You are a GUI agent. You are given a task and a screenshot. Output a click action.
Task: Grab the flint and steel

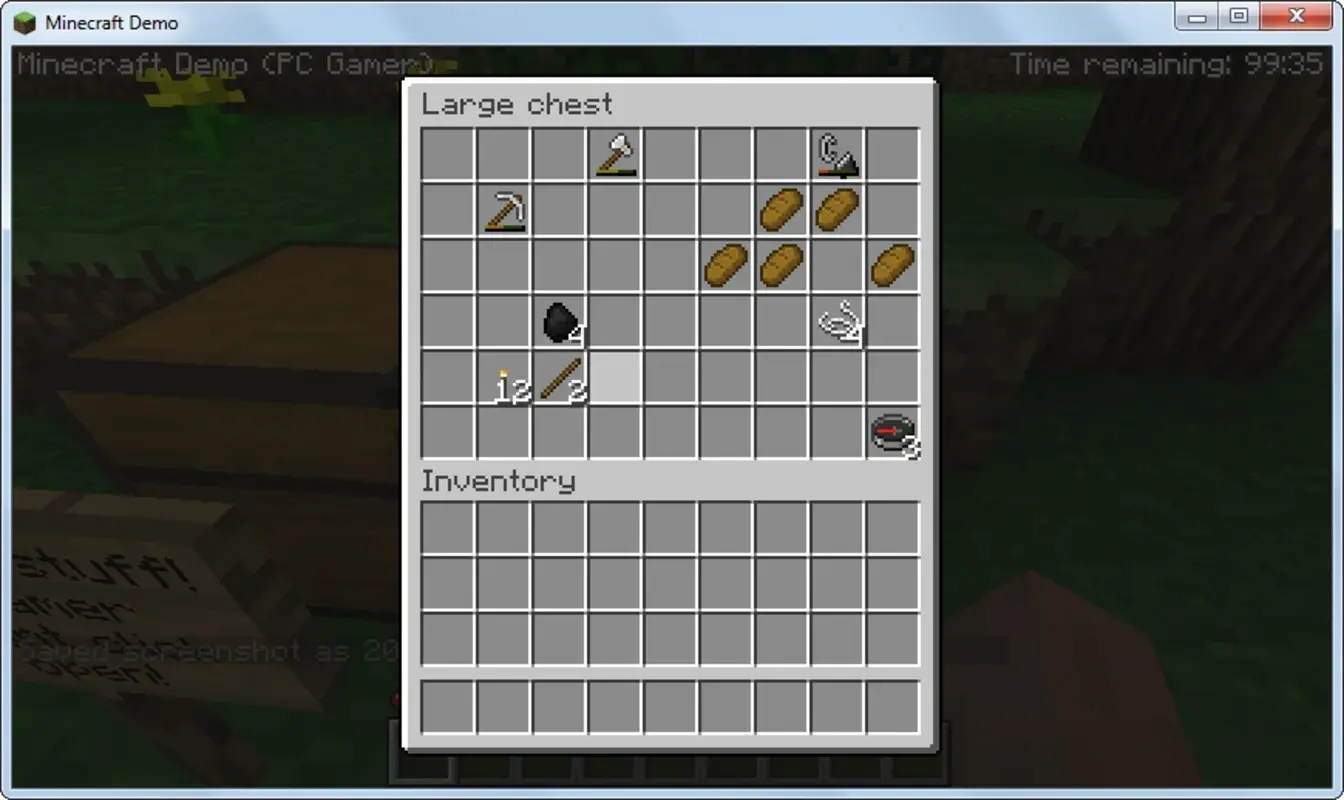[837, 154]
